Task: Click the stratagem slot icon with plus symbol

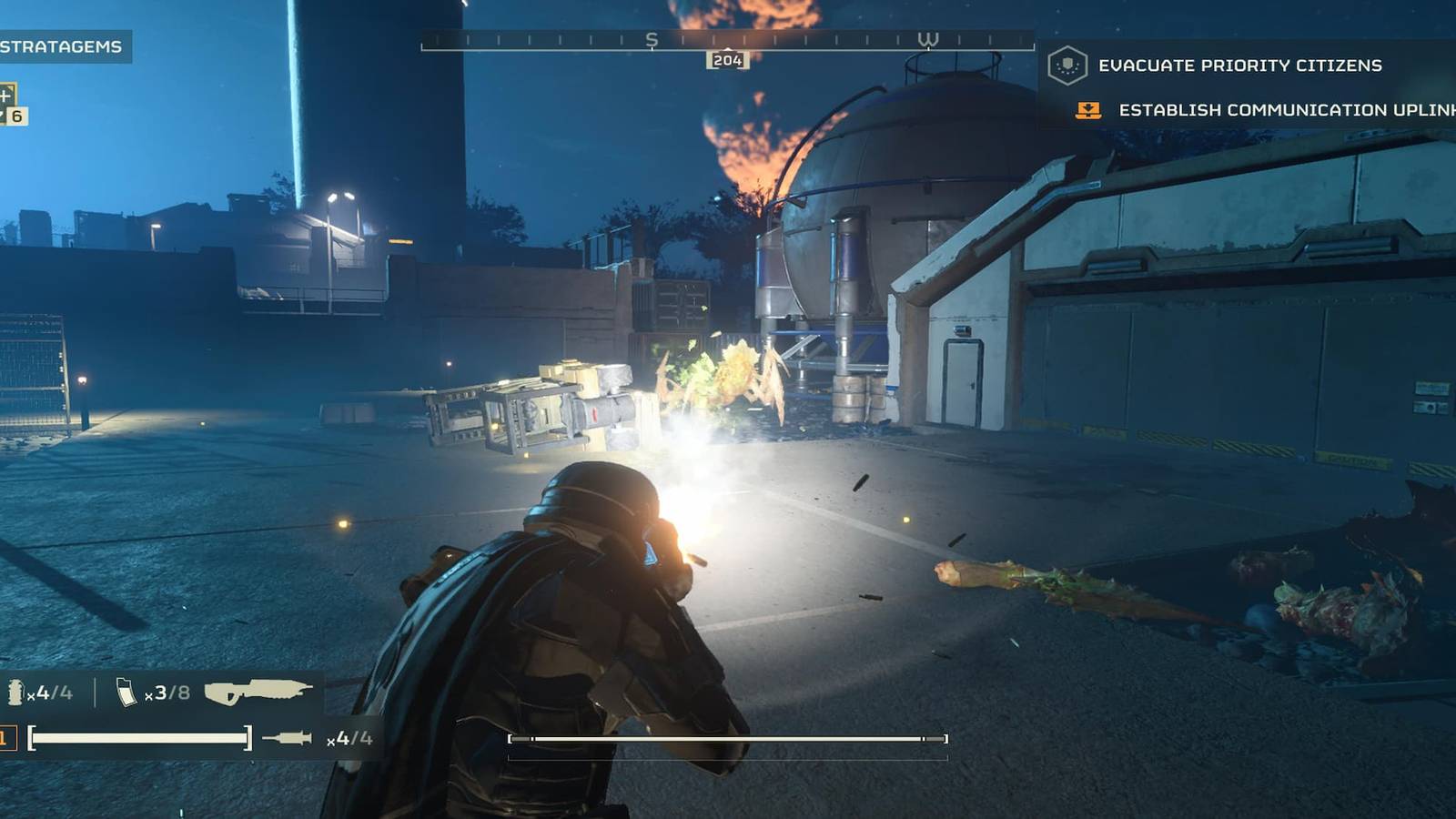Action: [x=5, y=96]
